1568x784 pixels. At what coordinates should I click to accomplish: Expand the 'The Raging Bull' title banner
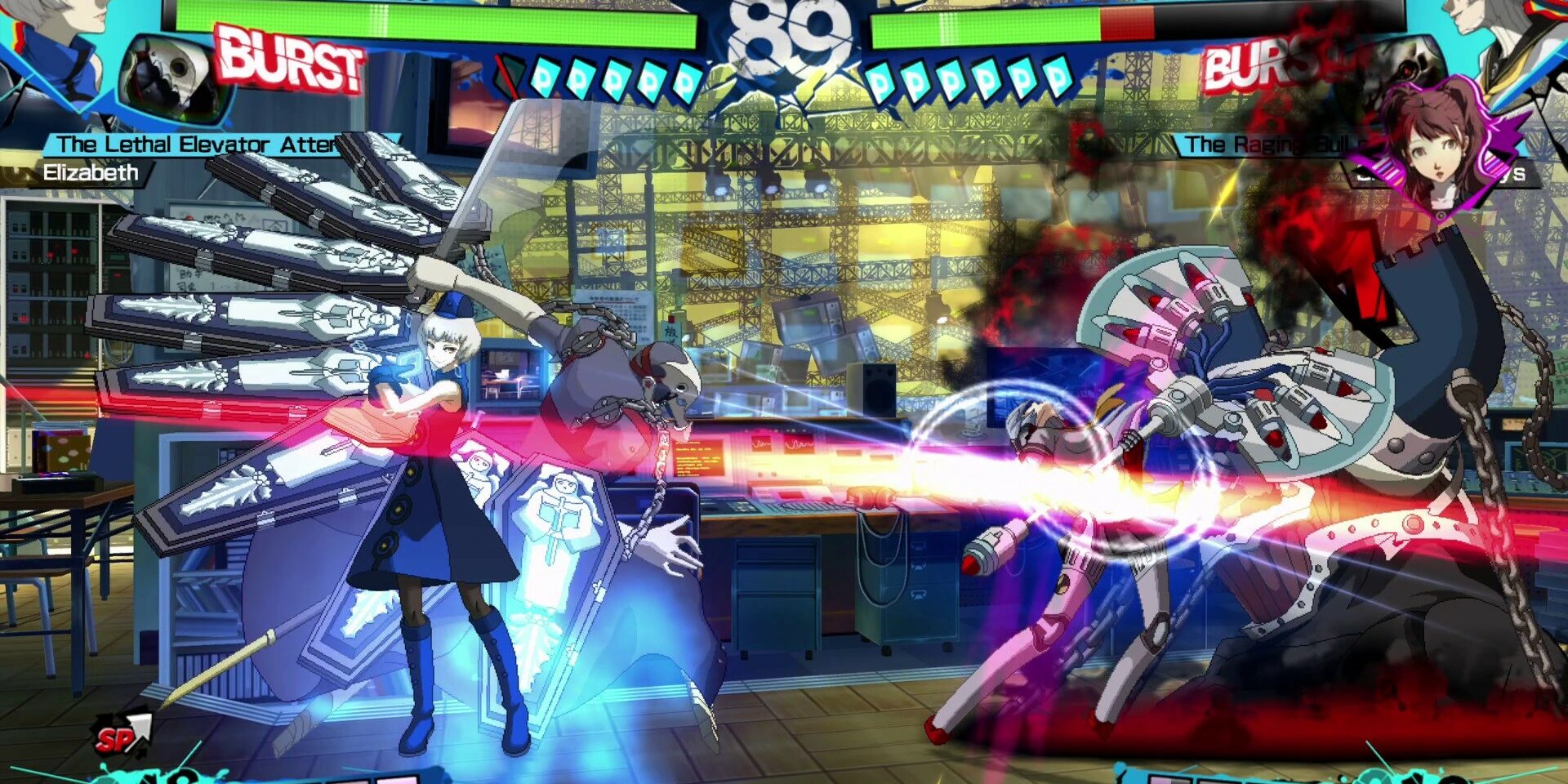1274,145
